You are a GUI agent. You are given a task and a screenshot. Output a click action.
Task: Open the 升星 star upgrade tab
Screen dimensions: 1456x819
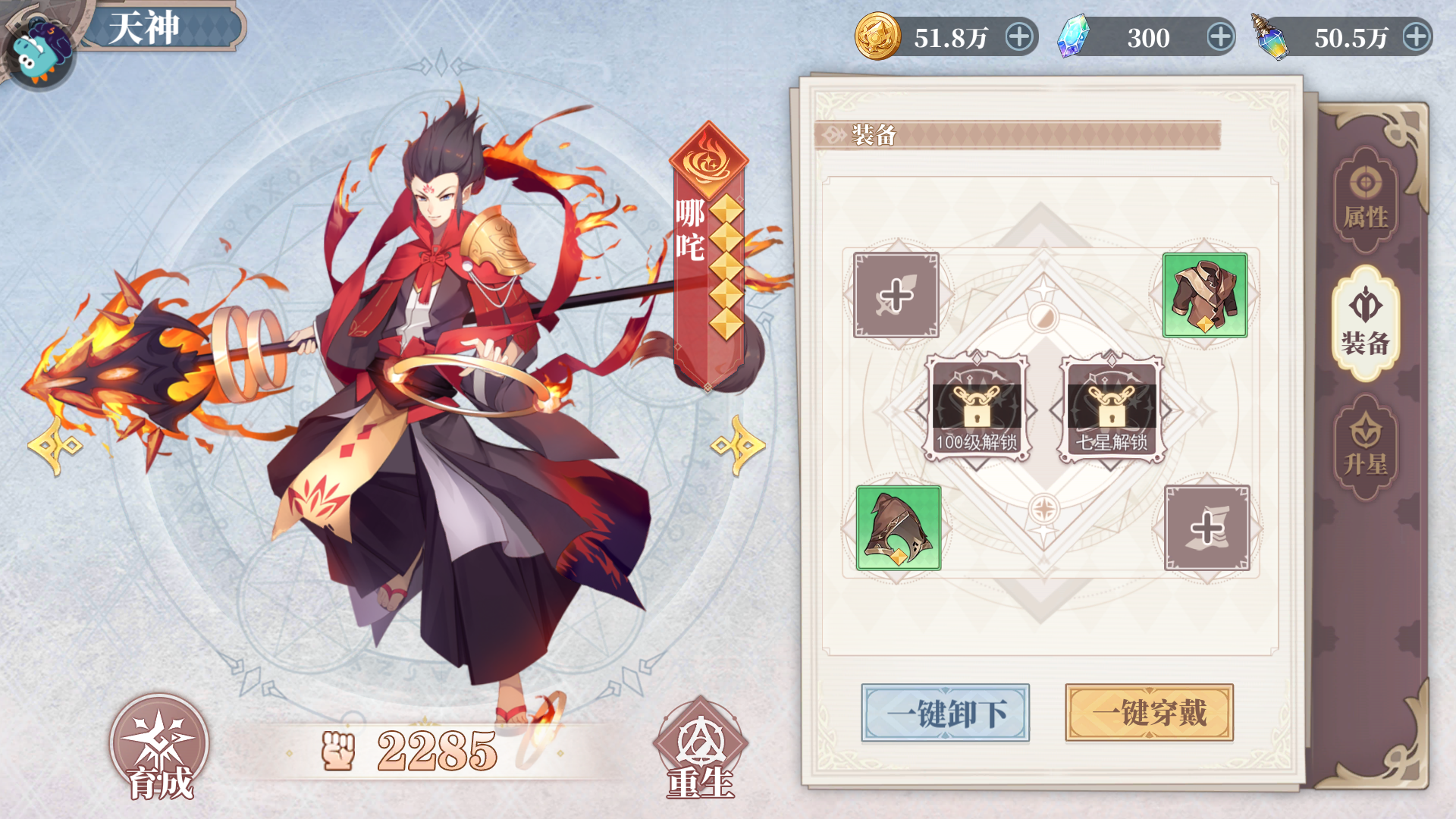pyautogui.click(x=1365, y=447)
